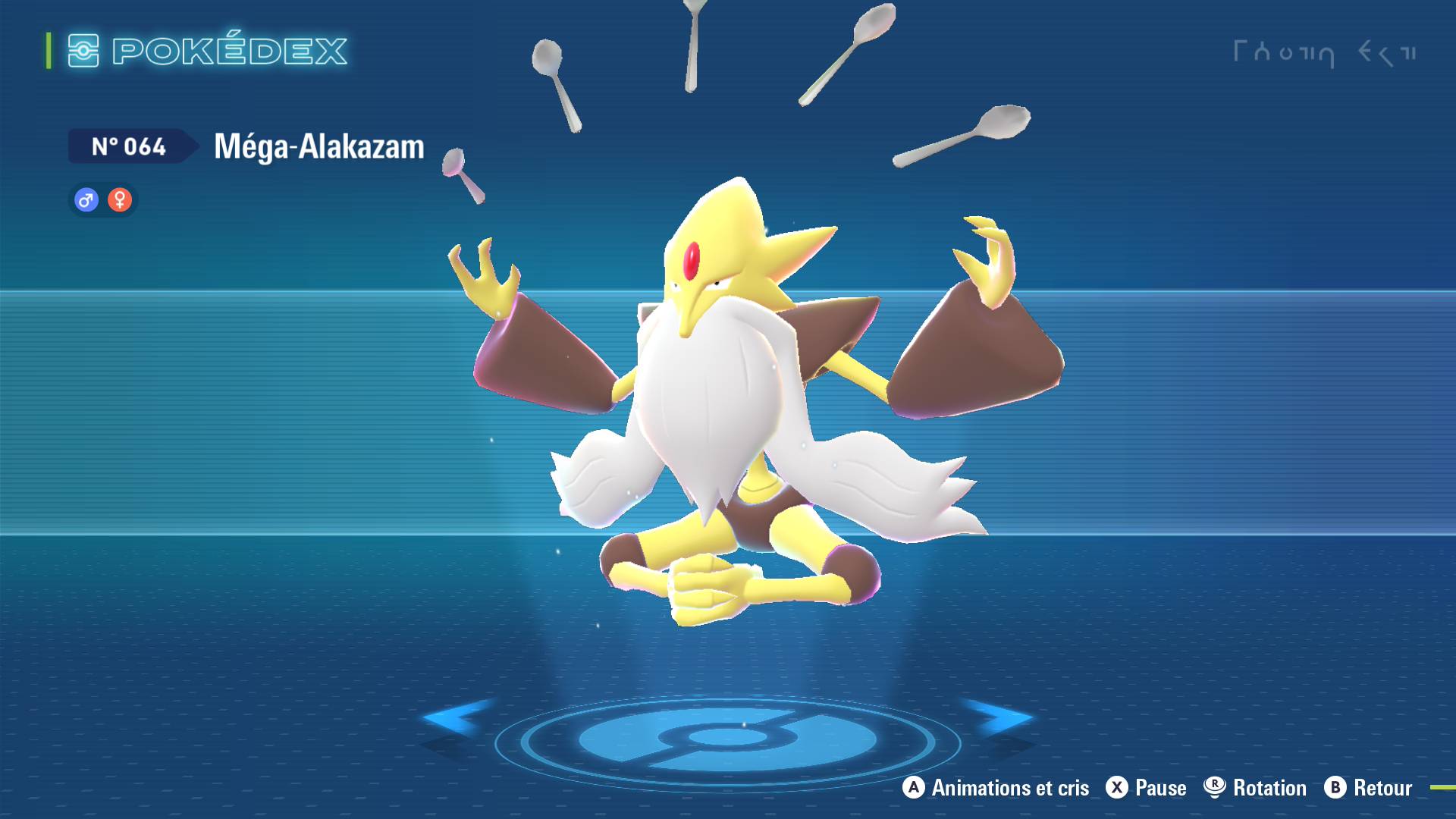Viewport: 1456px width, 819px height.
Task: Click the Pokédex logo icon
Action: click(x=85, y=50)
